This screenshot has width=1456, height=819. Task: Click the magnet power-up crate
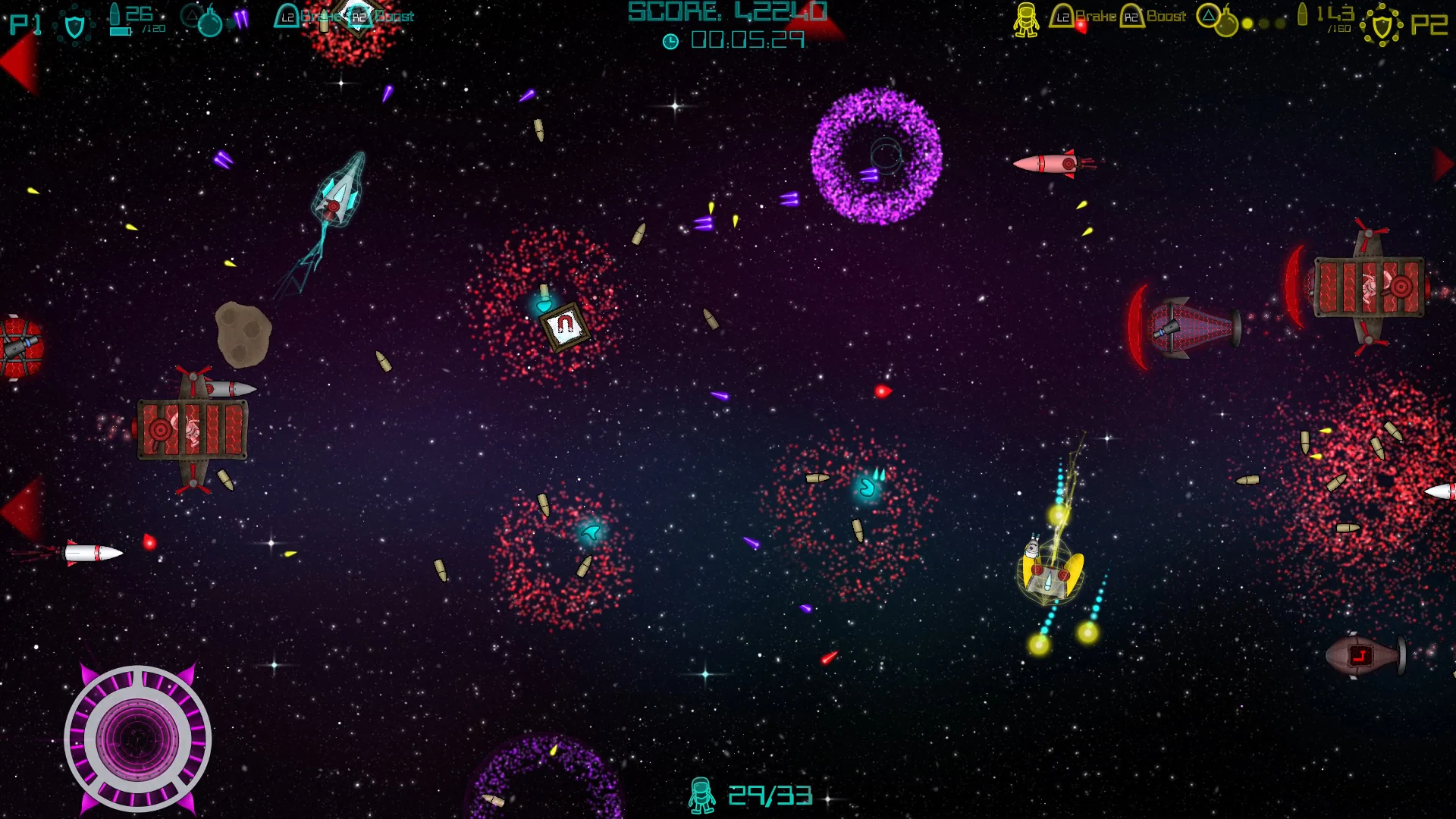(565, 325)
